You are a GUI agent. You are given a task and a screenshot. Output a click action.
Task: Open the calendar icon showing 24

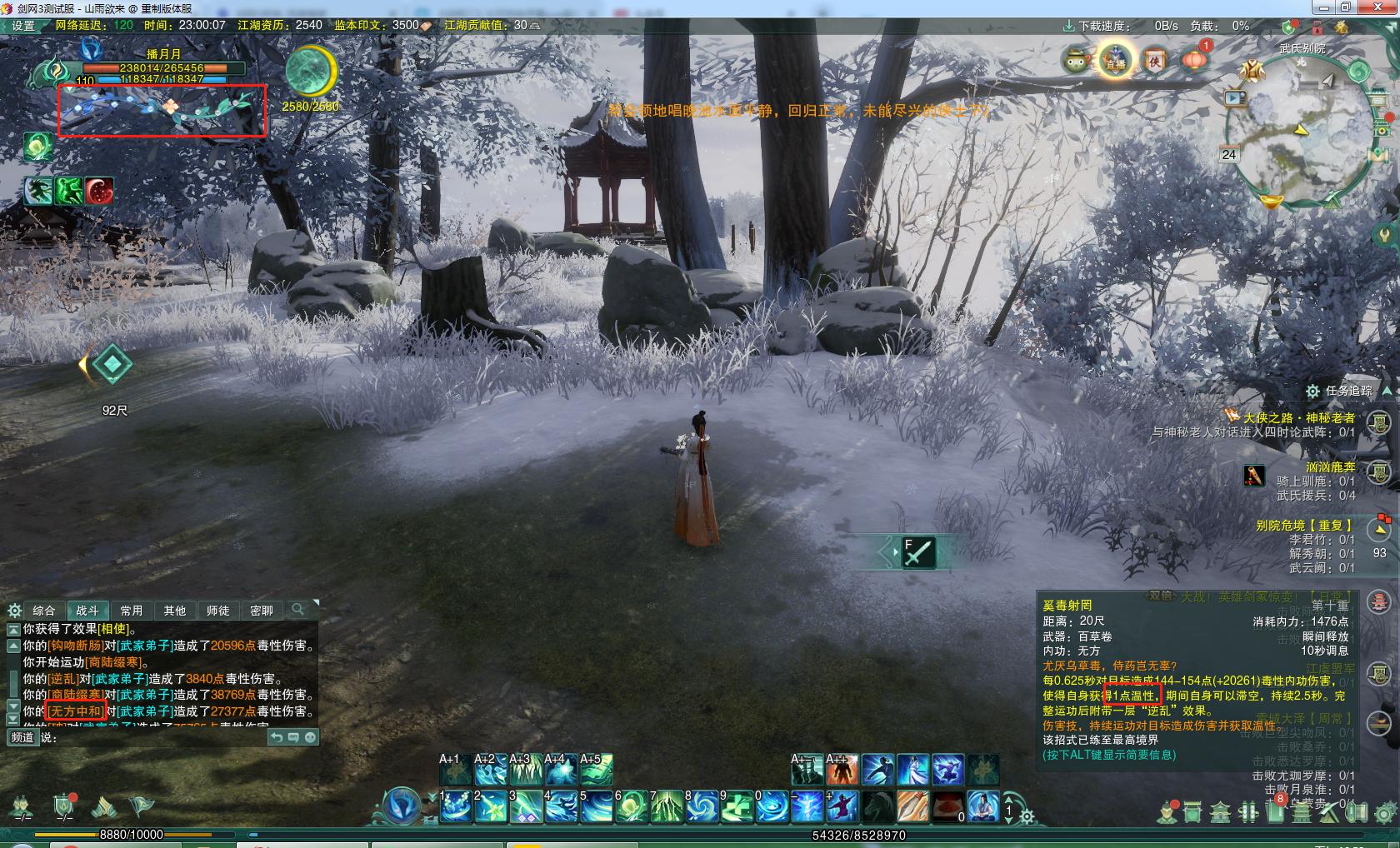click(x=1228, y=154)
